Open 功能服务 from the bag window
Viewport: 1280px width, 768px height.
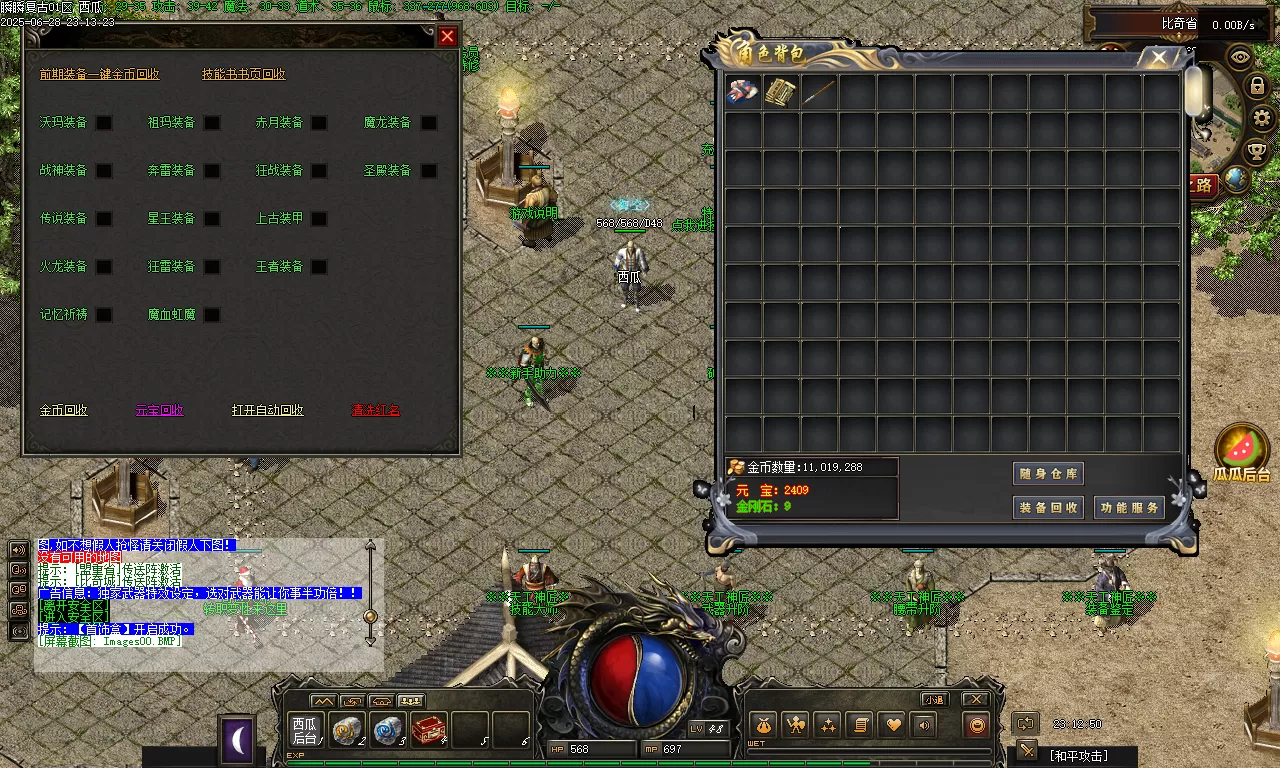point(1129,507)
